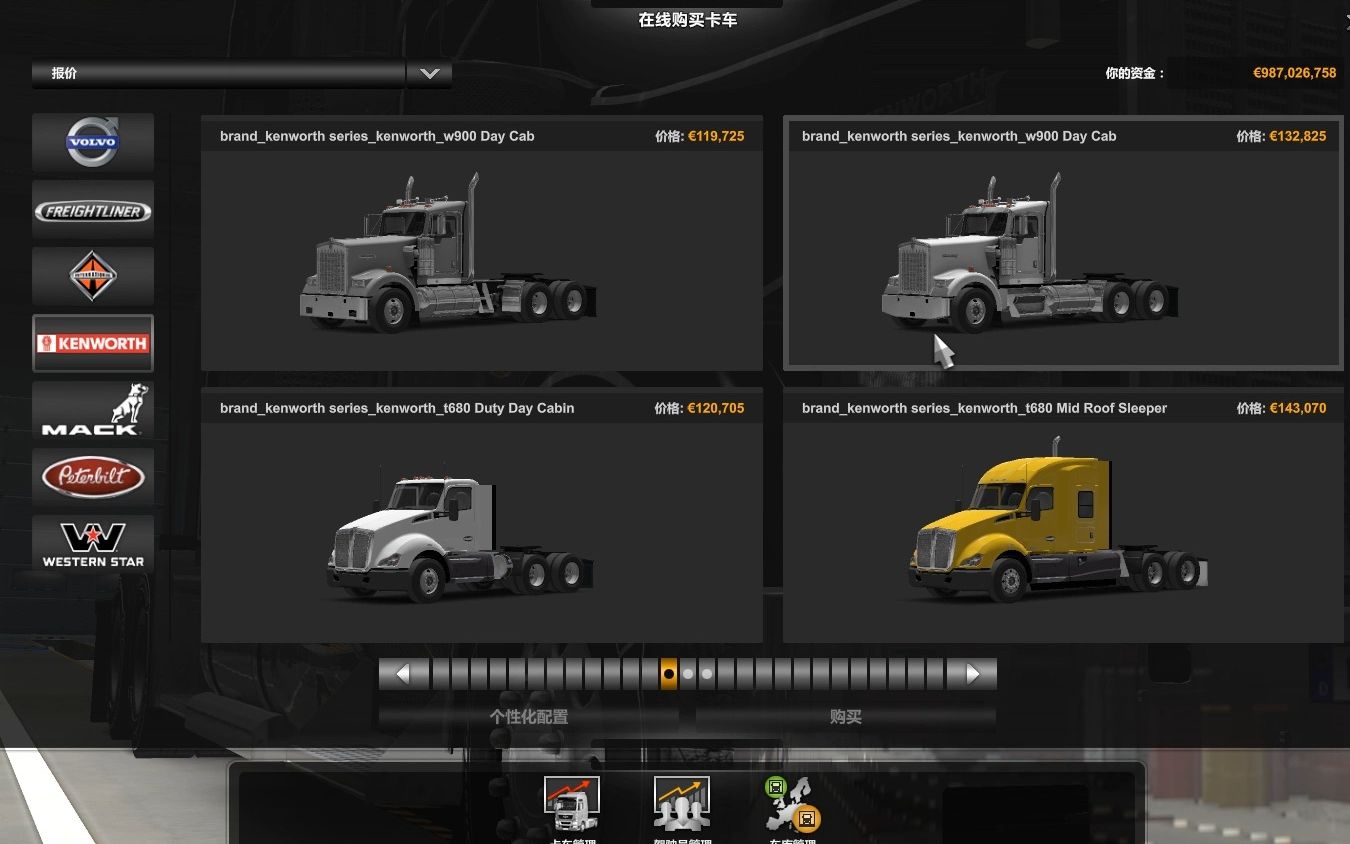
Task: Select the Volvo brand
Action: (93, 142)
